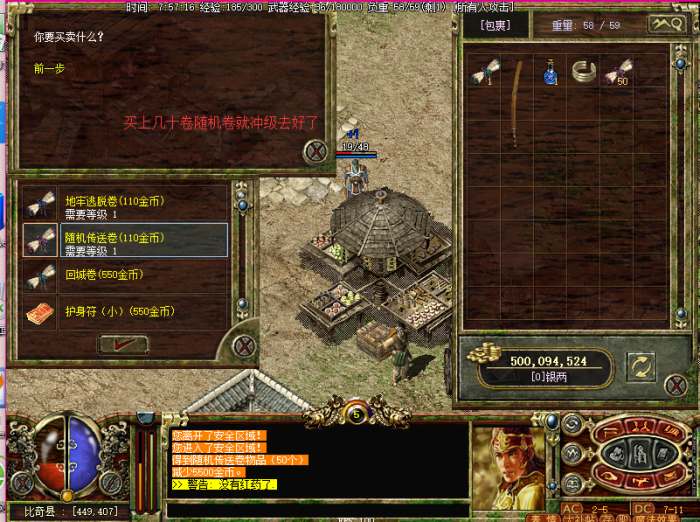The width and height of the screenshot is (700, 522).
Task: Close the NPC dialogue window
Action: point(316,151)
